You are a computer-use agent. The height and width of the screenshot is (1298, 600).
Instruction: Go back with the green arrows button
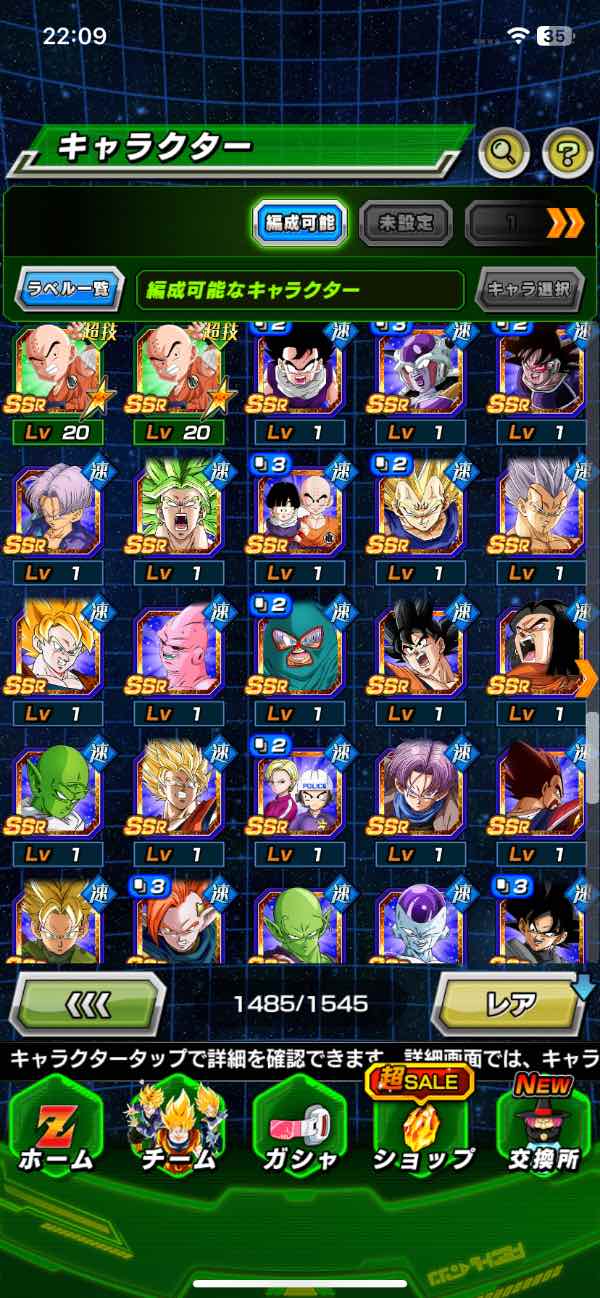(x=87, y=1003)
